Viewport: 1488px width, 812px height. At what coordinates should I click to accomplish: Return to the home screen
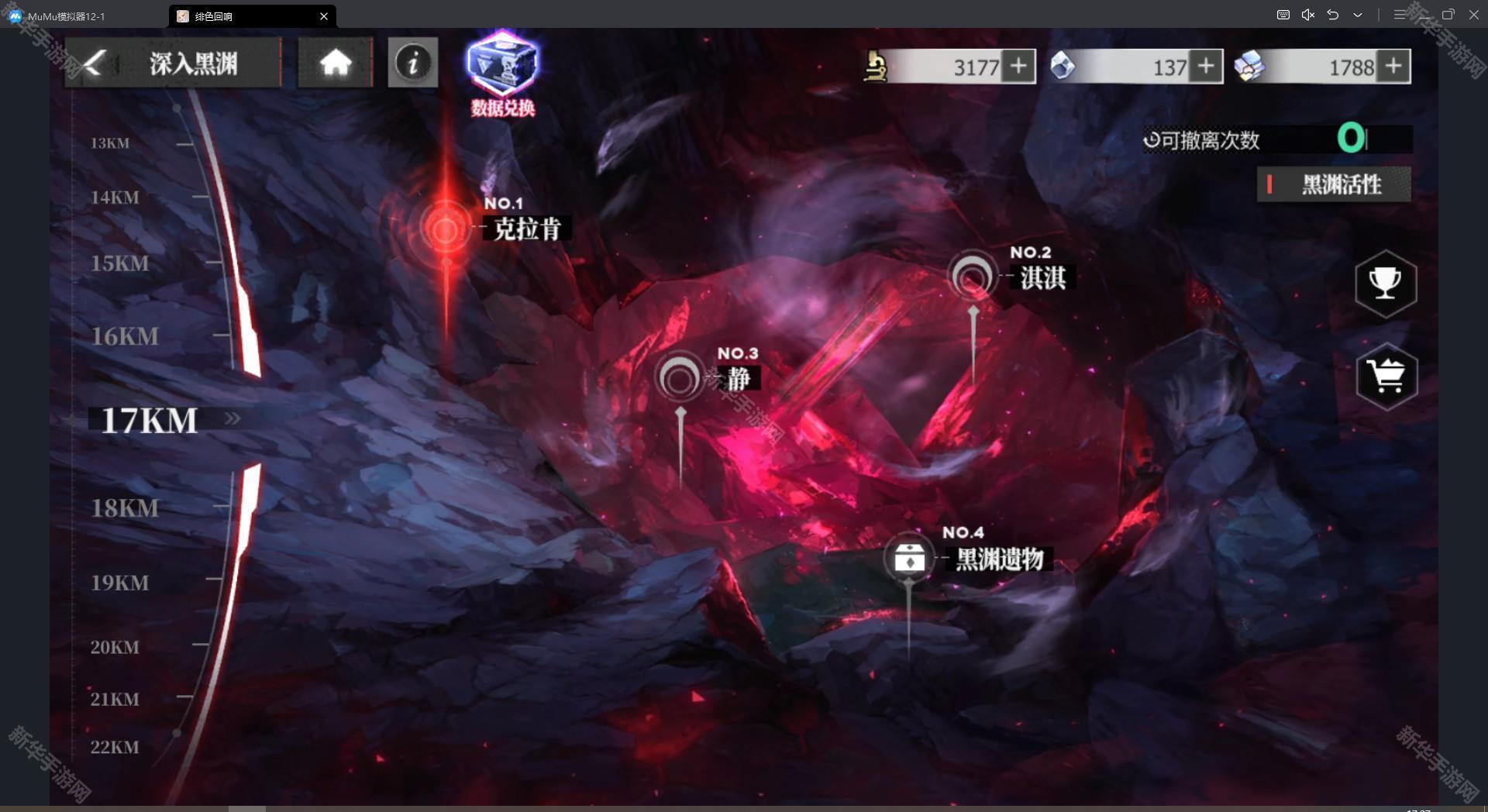coord(335,63)
